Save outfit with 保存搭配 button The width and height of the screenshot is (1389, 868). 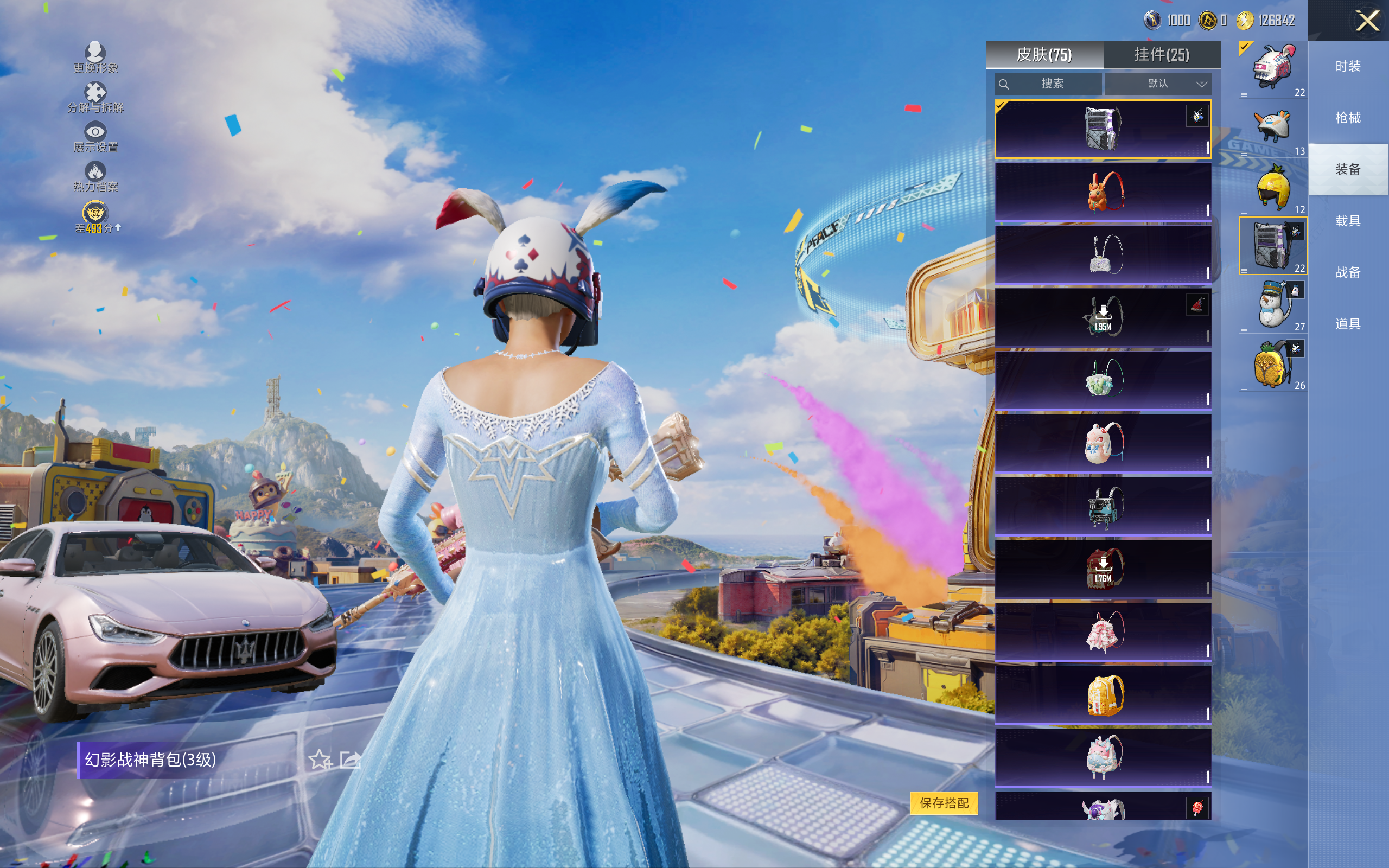[944, 802]
